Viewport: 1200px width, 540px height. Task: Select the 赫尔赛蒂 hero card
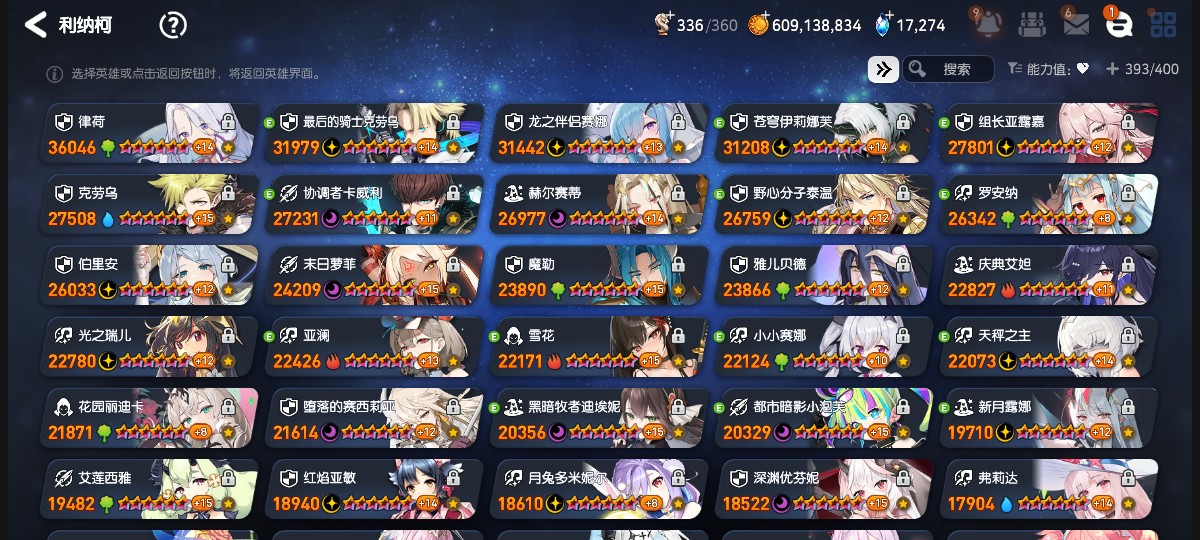click(x=600, y=204)
